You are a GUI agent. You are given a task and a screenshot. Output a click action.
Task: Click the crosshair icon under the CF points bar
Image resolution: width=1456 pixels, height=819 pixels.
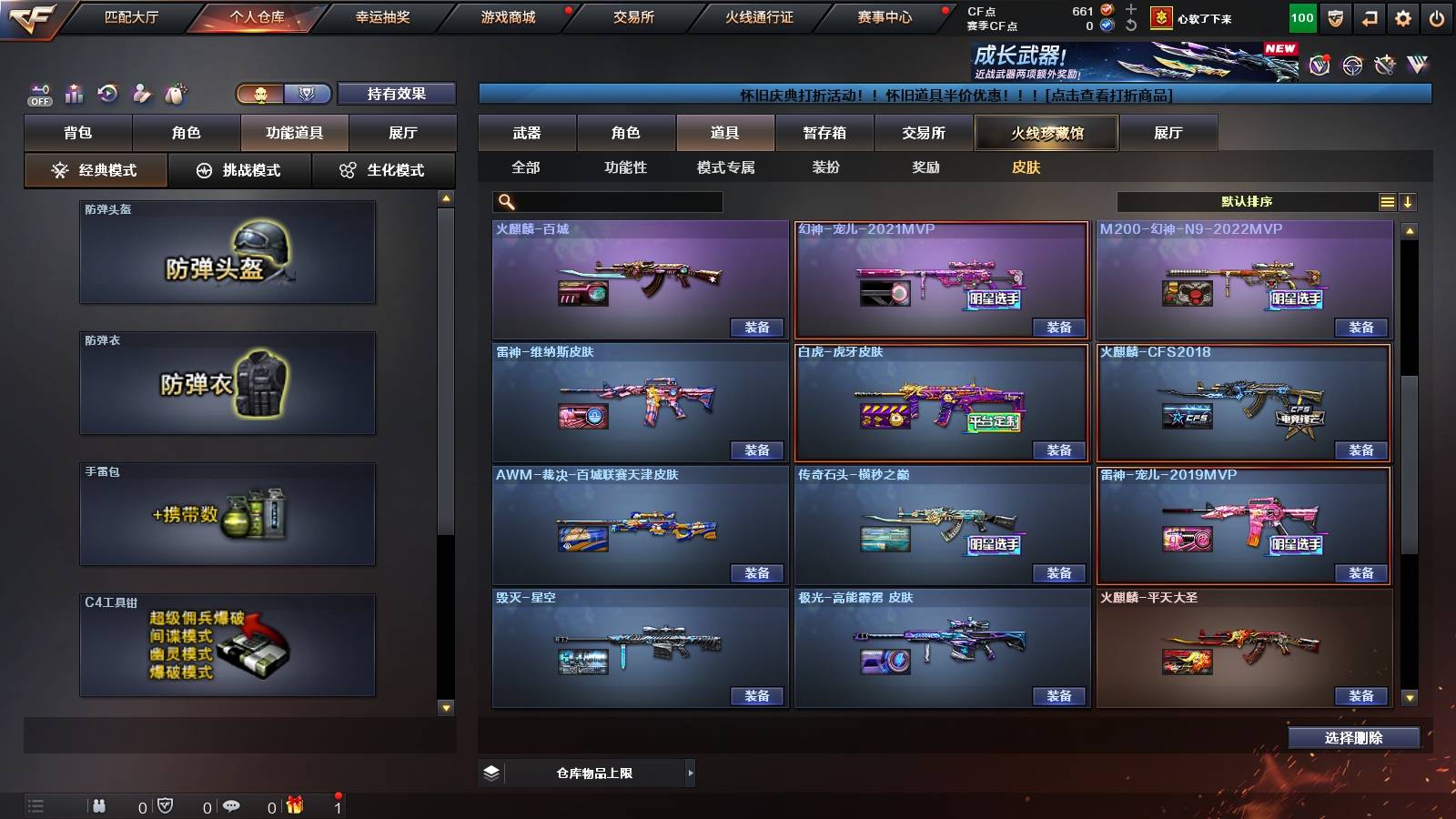[1353, 66]
